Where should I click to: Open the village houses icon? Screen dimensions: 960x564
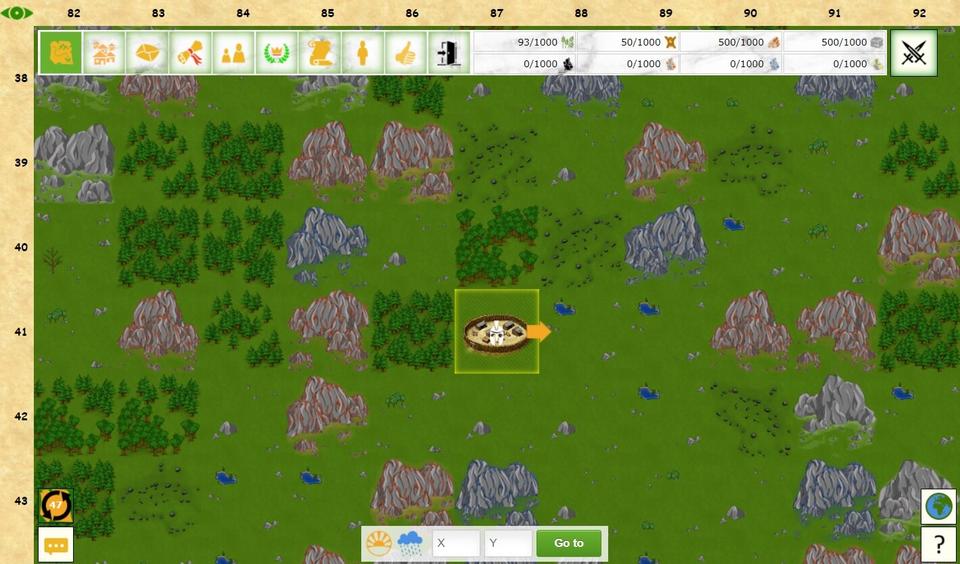[x=104, y=52]
